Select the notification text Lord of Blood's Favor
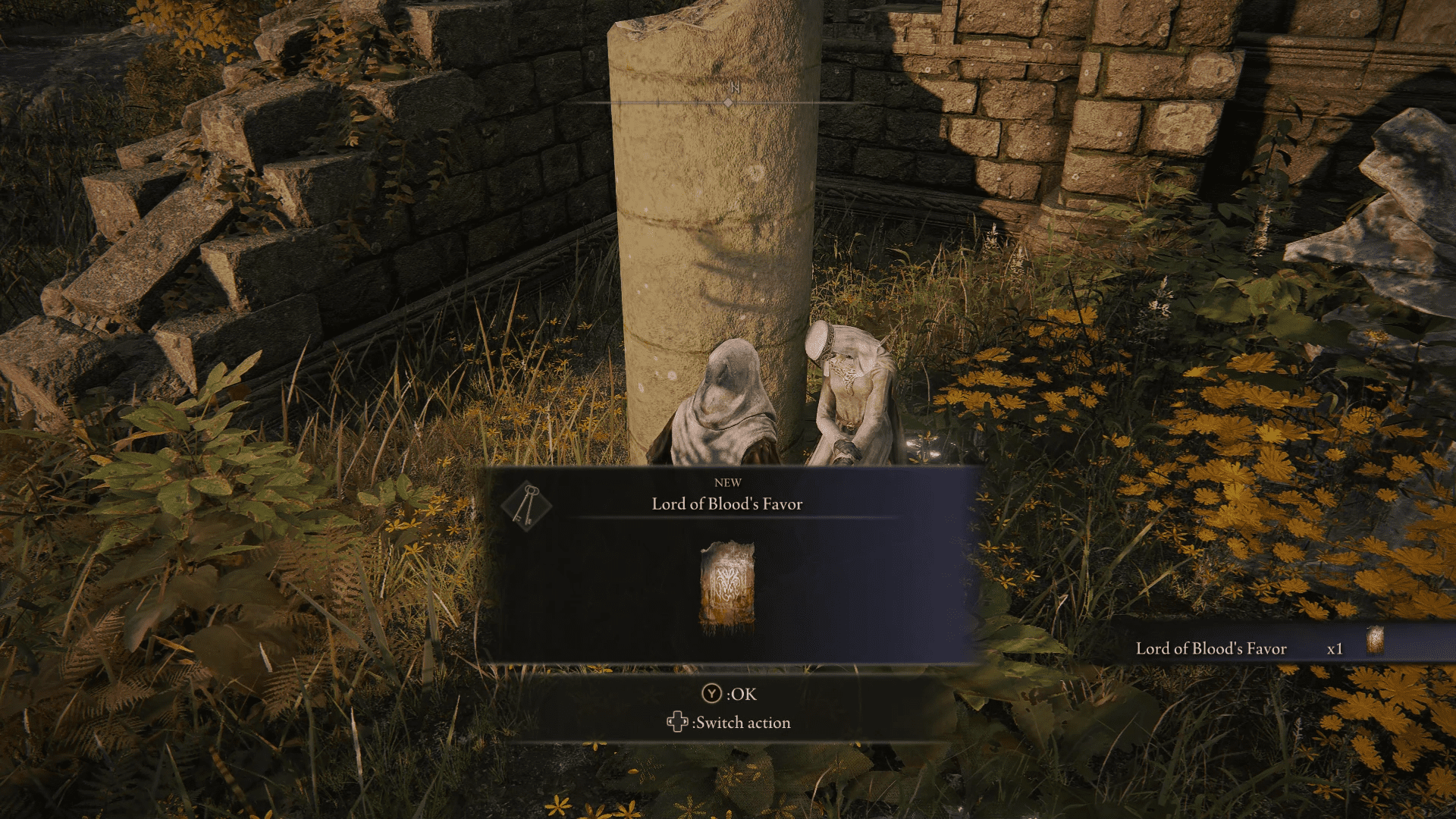The height and width of the screenshot is (819, 1456). [x=1211, y=648]
